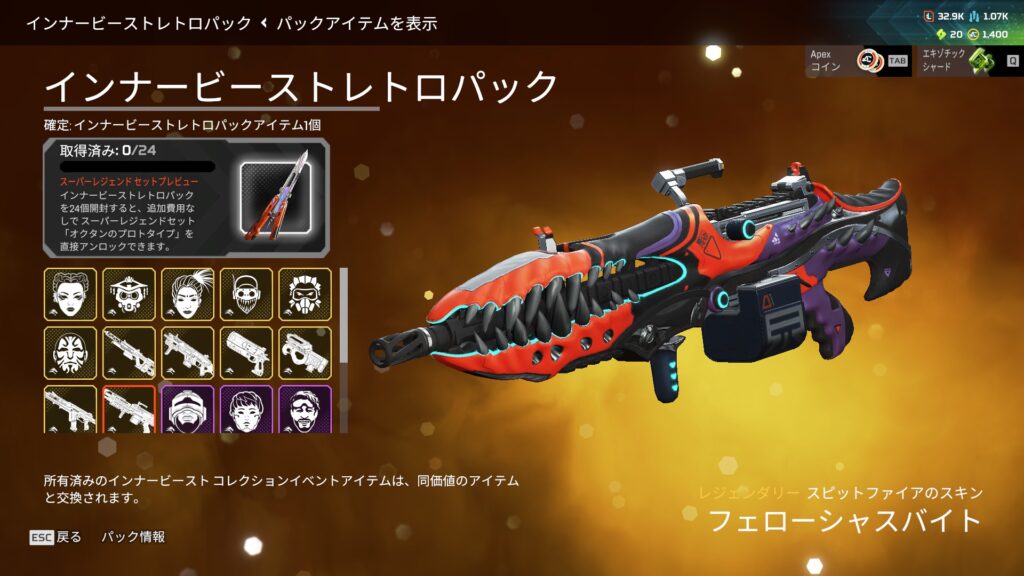Select the toothy-mask legend with cap

click(x=246, y=293)
